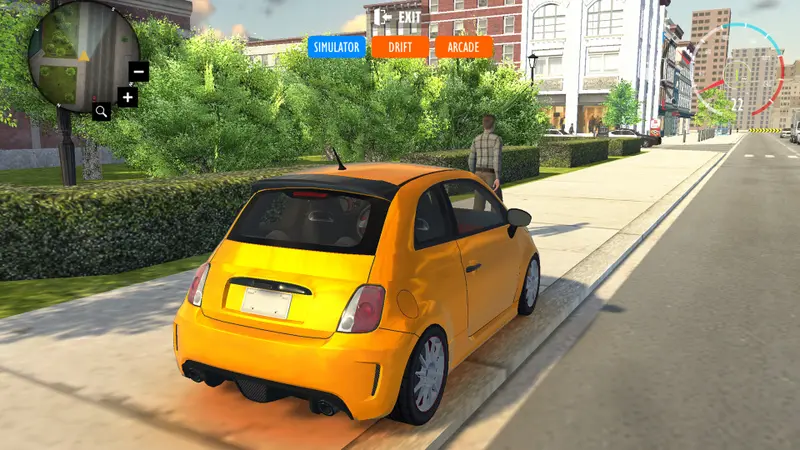Select the Drift driving mode

click(x=399, y=47)
